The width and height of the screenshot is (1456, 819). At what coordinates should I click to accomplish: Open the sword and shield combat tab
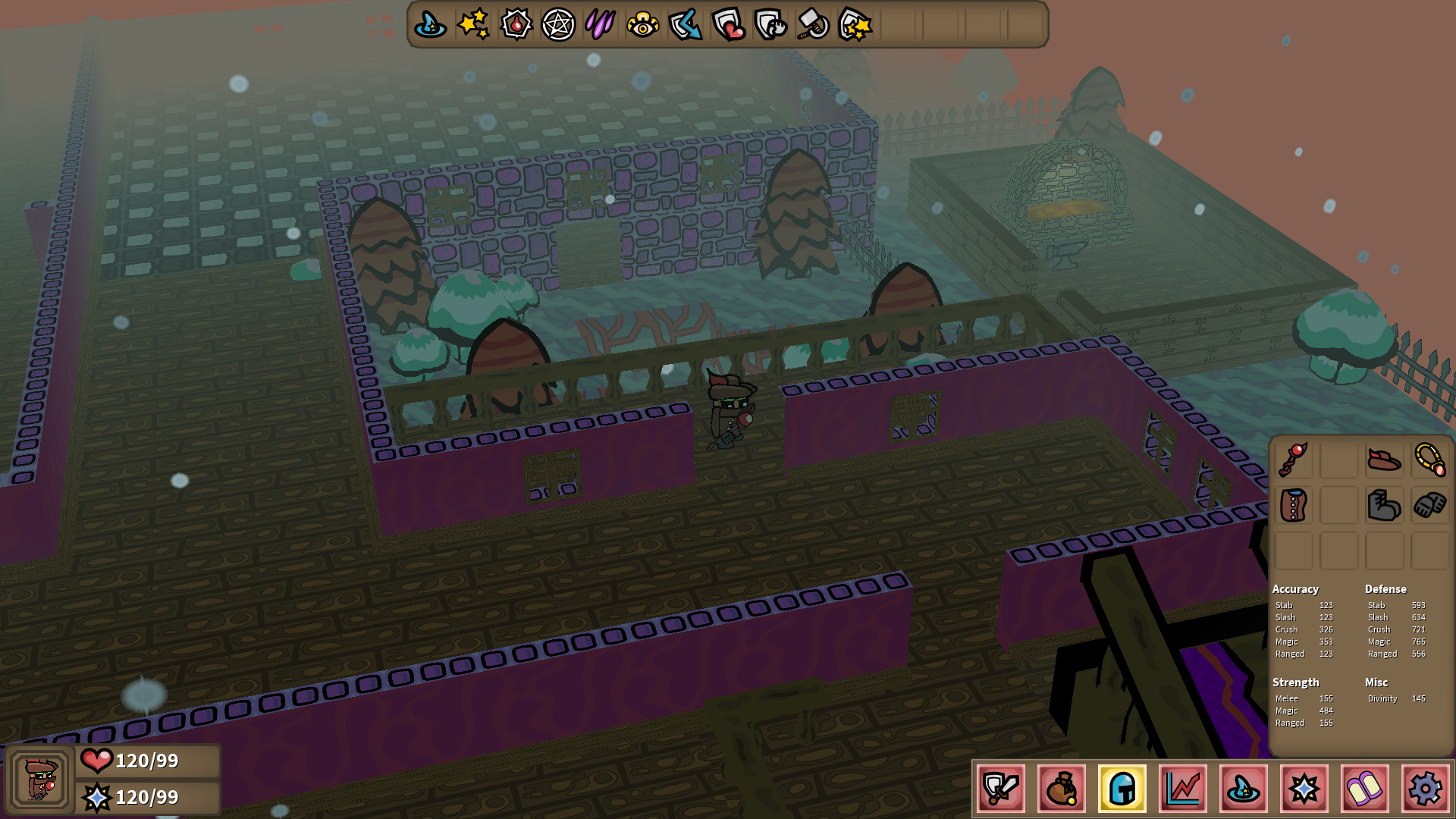1001,789
